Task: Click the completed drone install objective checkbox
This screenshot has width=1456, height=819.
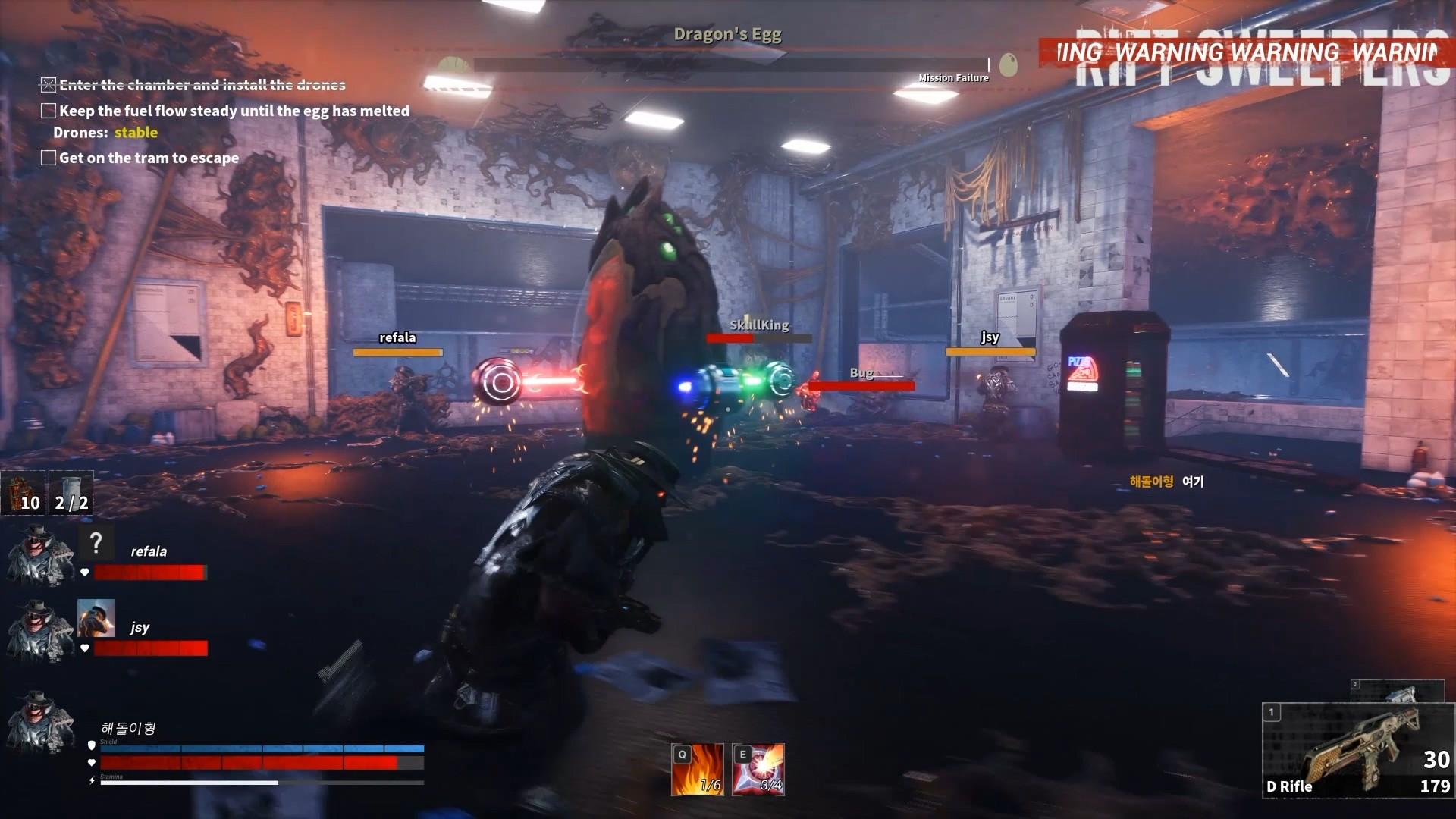Action: (x=49, y=85)
